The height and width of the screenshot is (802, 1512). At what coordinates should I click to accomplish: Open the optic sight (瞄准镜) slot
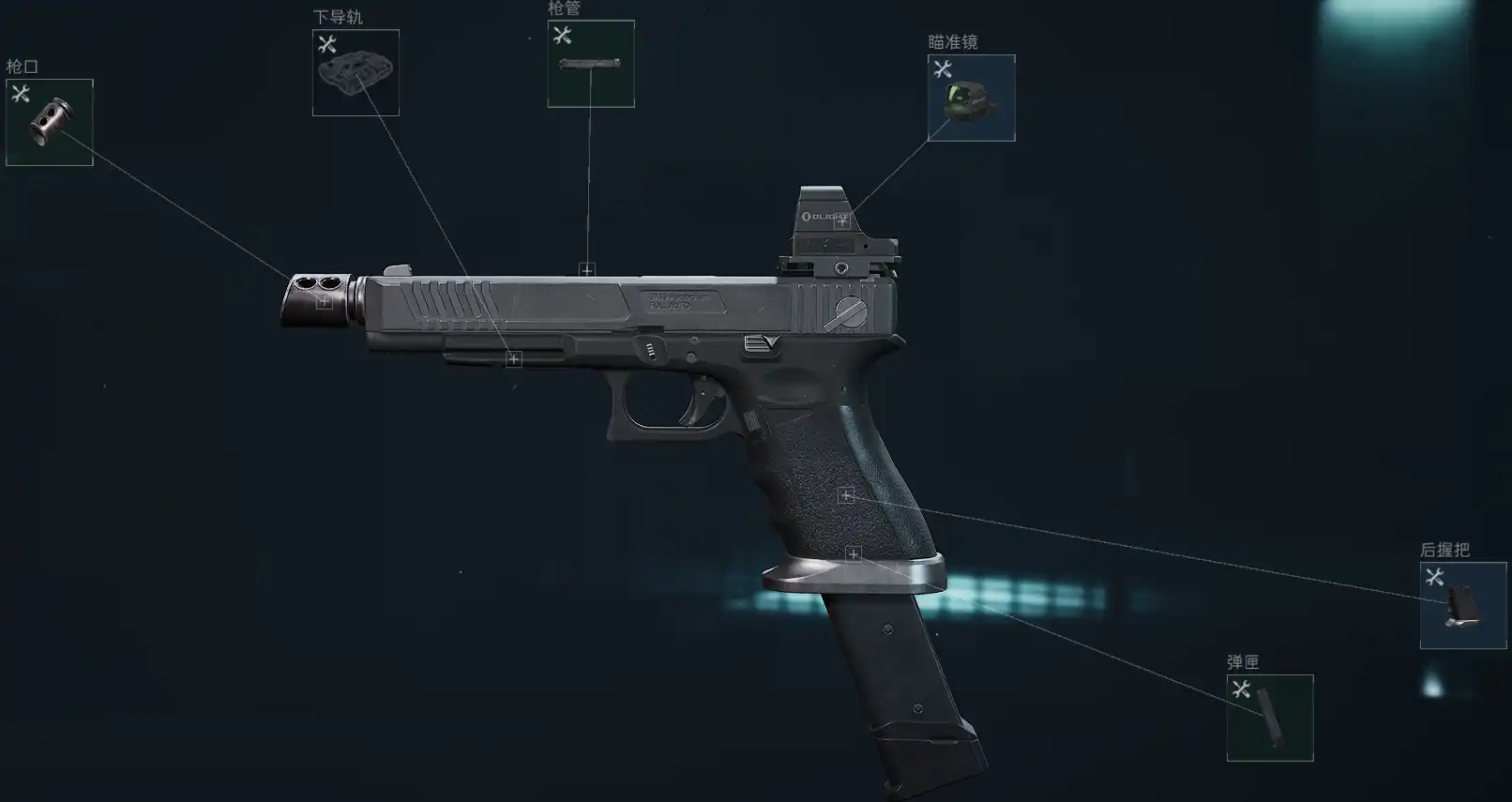pos(971,98)
